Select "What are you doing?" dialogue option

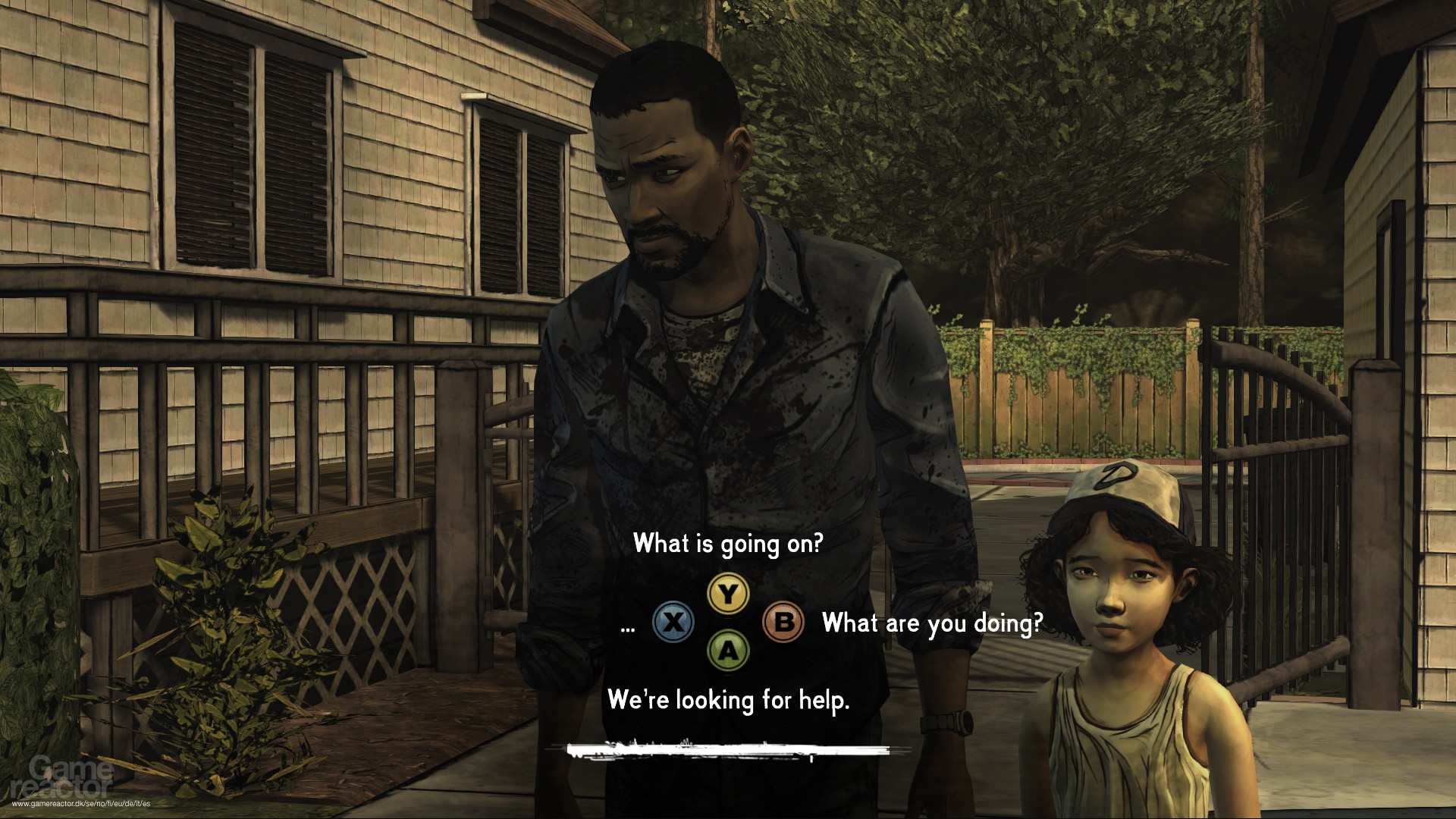tap(932, 623)
